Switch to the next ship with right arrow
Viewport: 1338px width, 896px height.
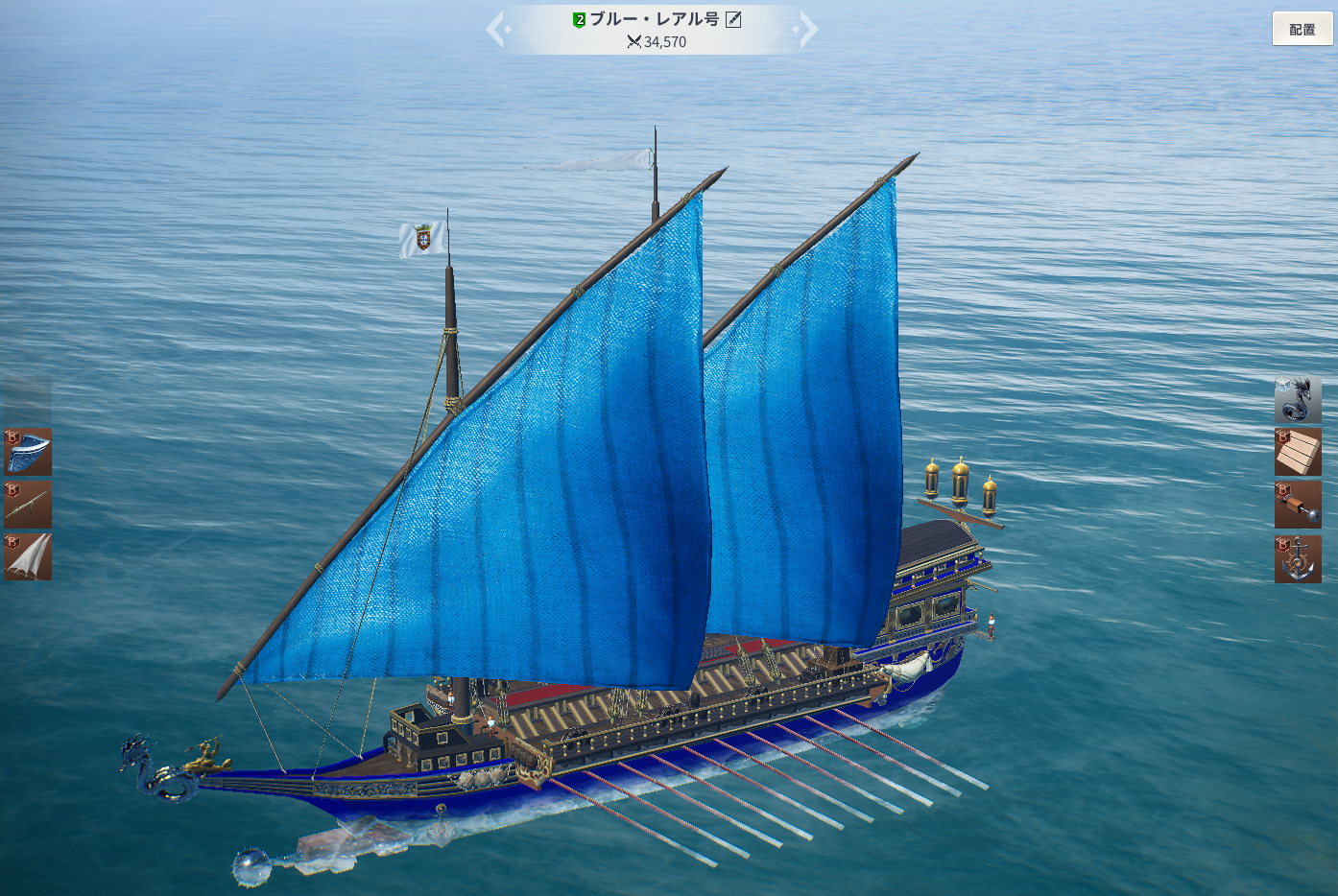[807, 29]
